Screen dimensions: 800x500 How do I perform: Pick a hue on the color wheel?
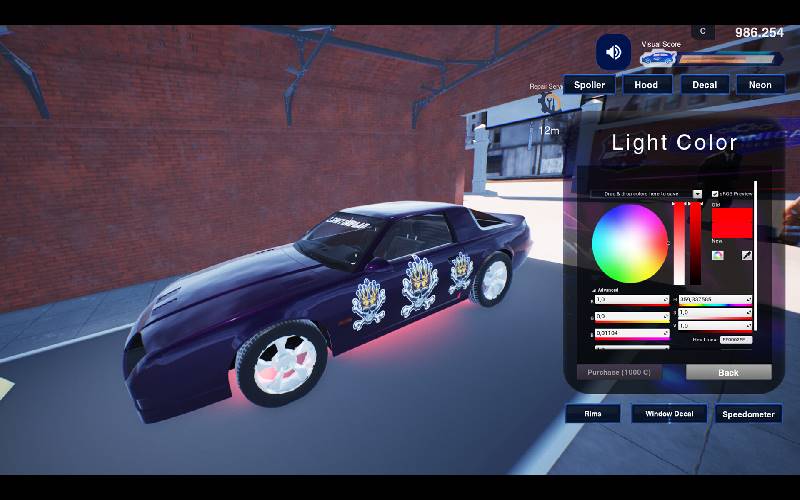coord(629,243)
